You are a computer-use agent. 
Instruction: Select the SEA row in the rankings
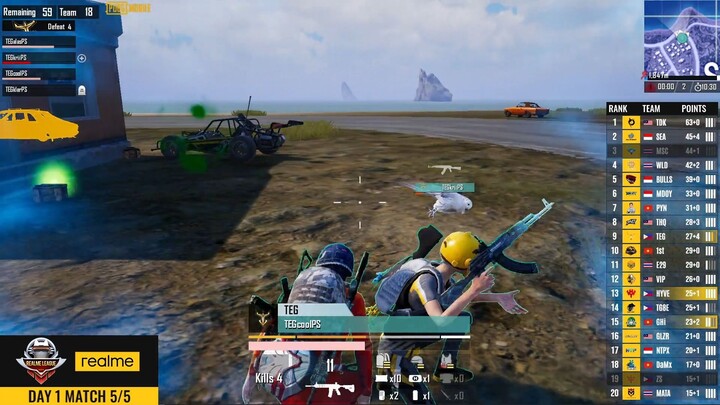662,136
